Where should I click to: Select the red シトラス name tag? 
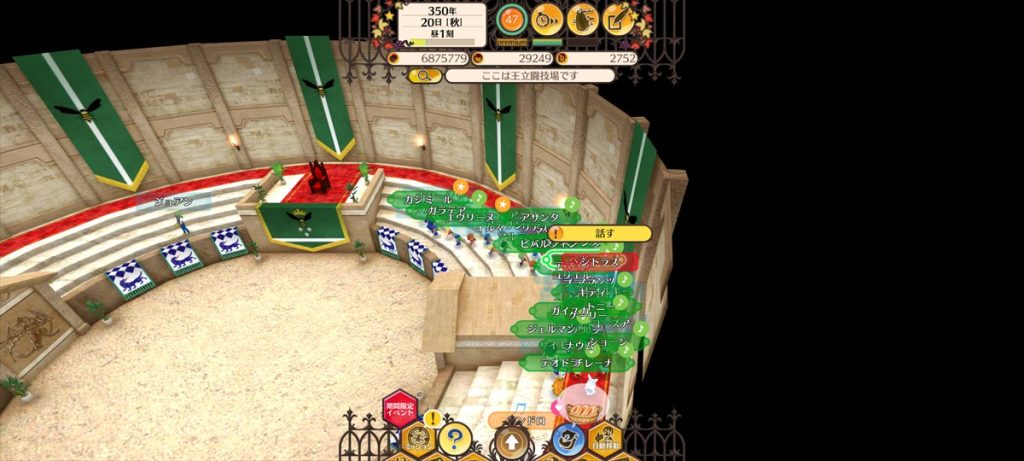pyautogui.click(x=597, y=262)
